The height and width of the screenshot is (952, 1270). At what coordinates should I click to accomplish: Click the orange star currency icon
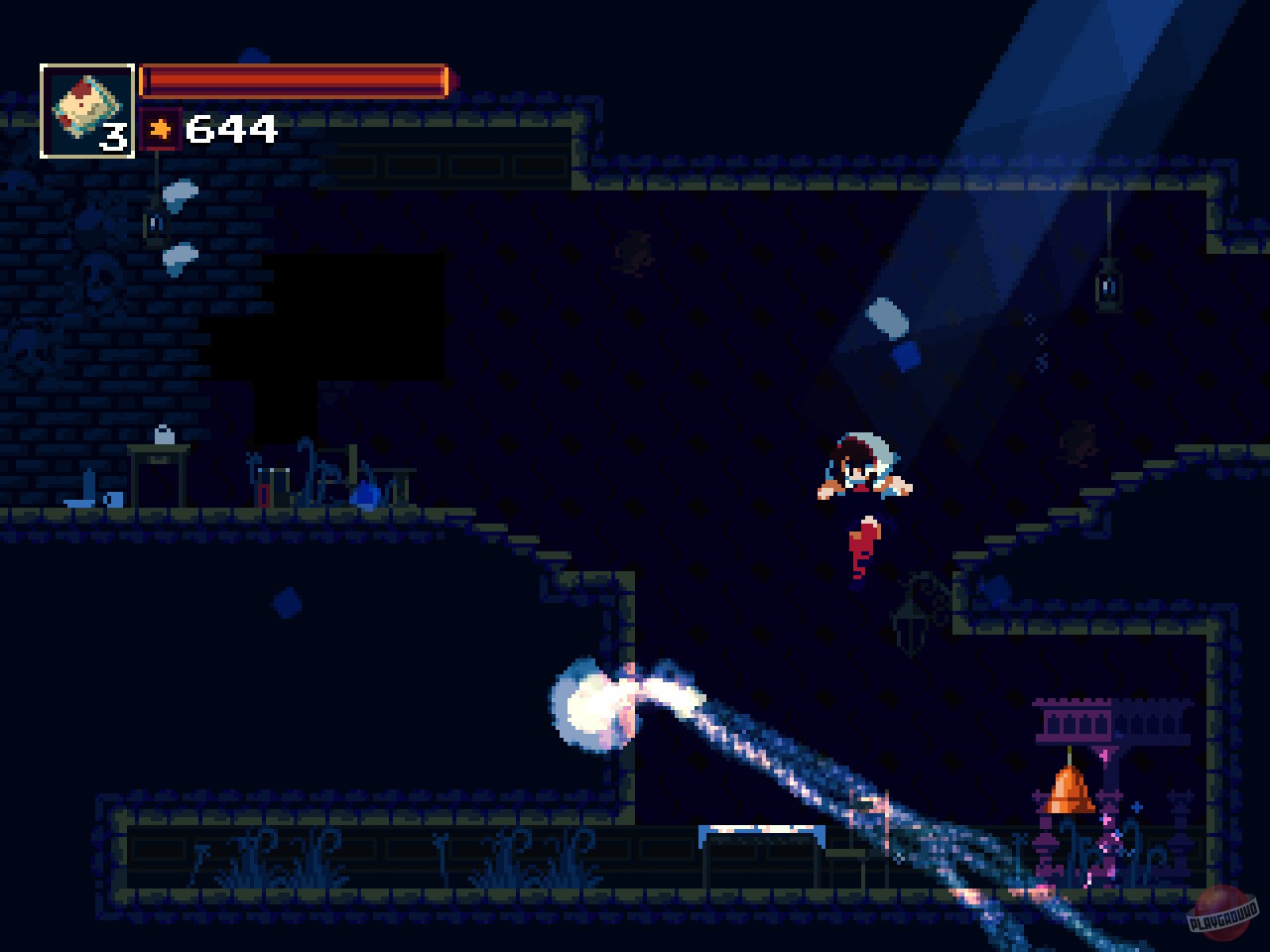pyautogui.click(x=162, y=128)
